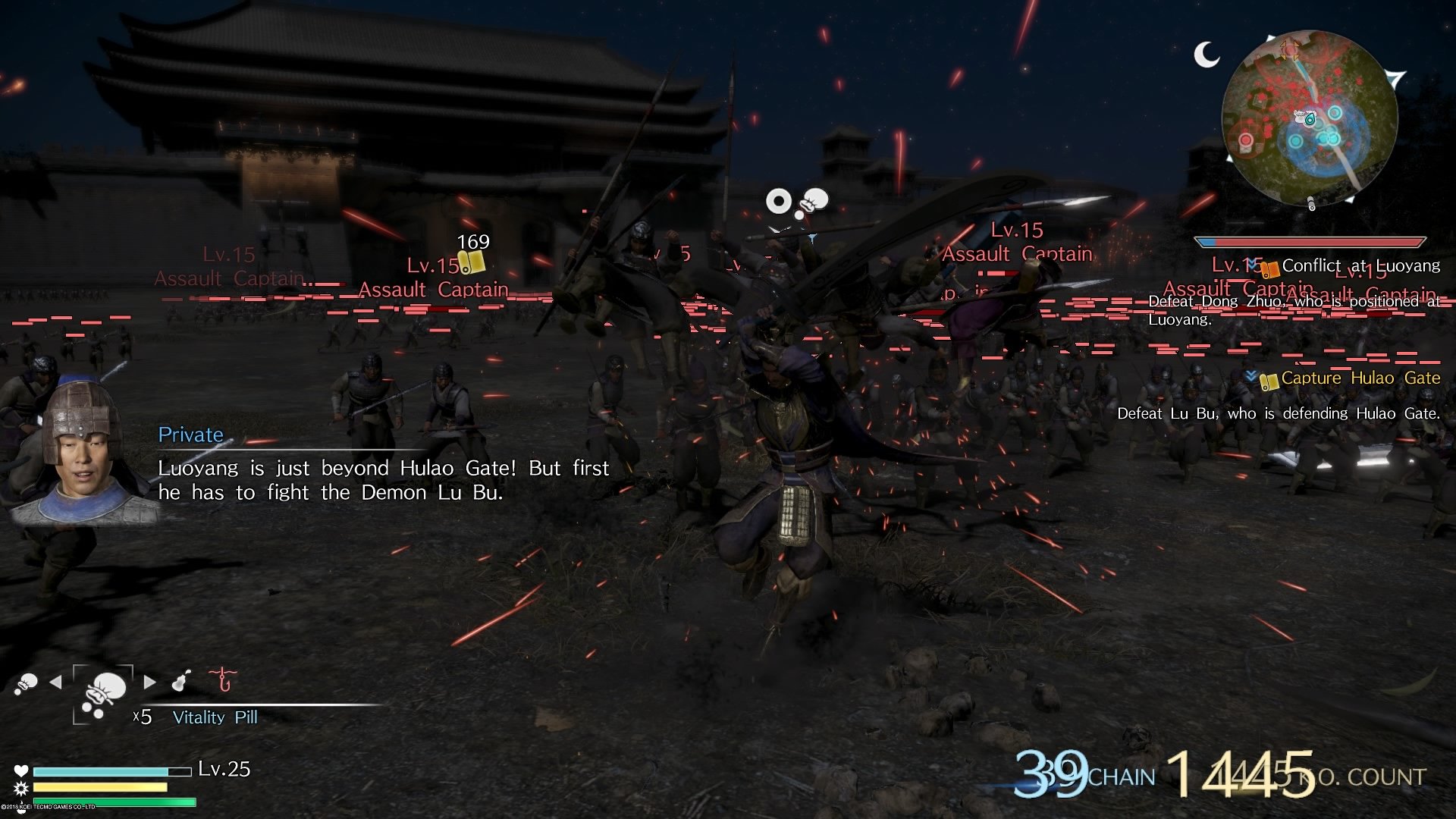Click the left arrow to cycle items
Image resolution: width=1456 pixels, height=819 pixels.
tap(55, 682)
